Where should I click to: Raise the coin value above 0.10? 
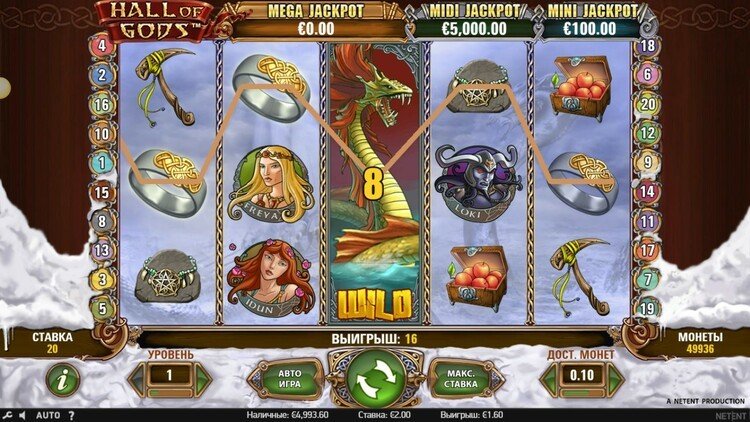pyautogui.click(x=614, y=379)
